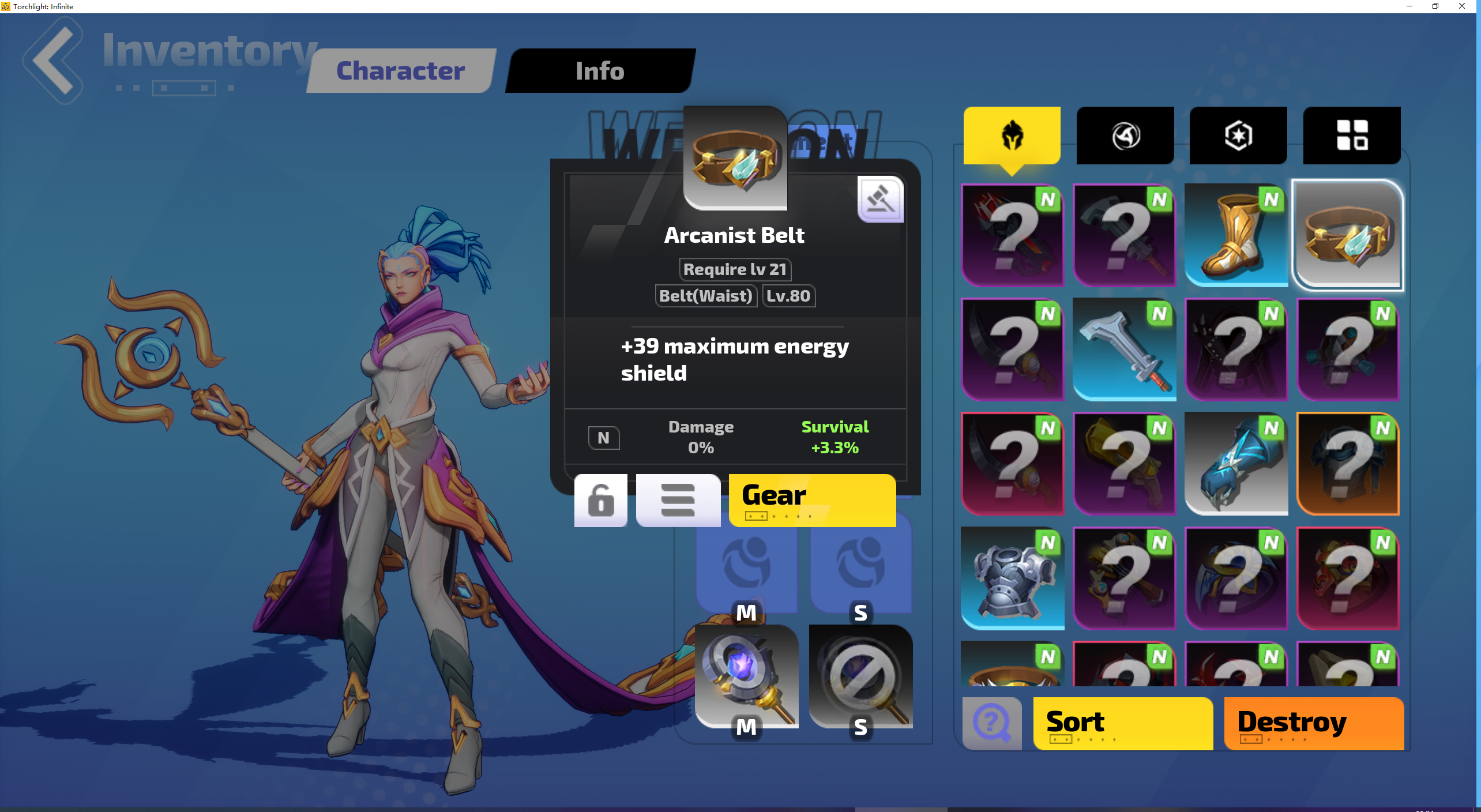Click the auction hammer icon on the tooltip
The image size is (1481, 812).
pos(879,199)
